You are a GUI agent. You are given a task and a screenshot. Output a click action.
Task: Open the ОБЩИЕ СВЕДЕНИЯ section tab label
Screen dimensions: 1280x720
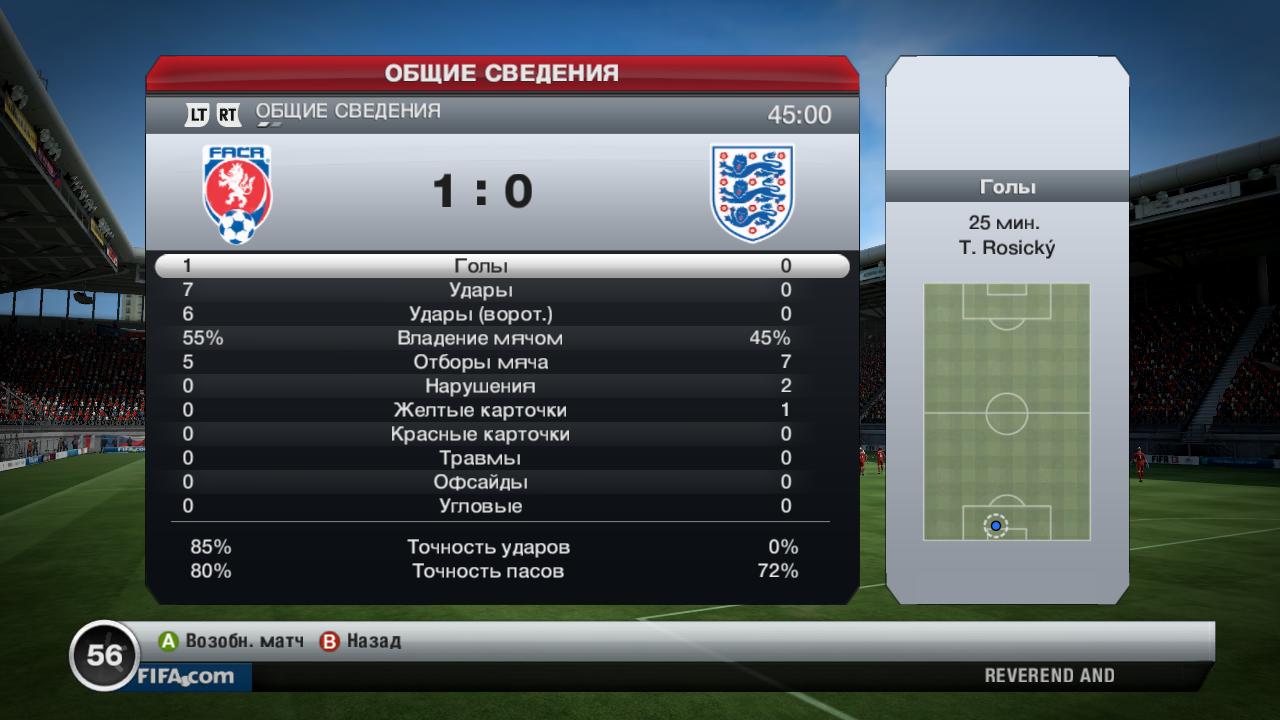coord(348,112)
